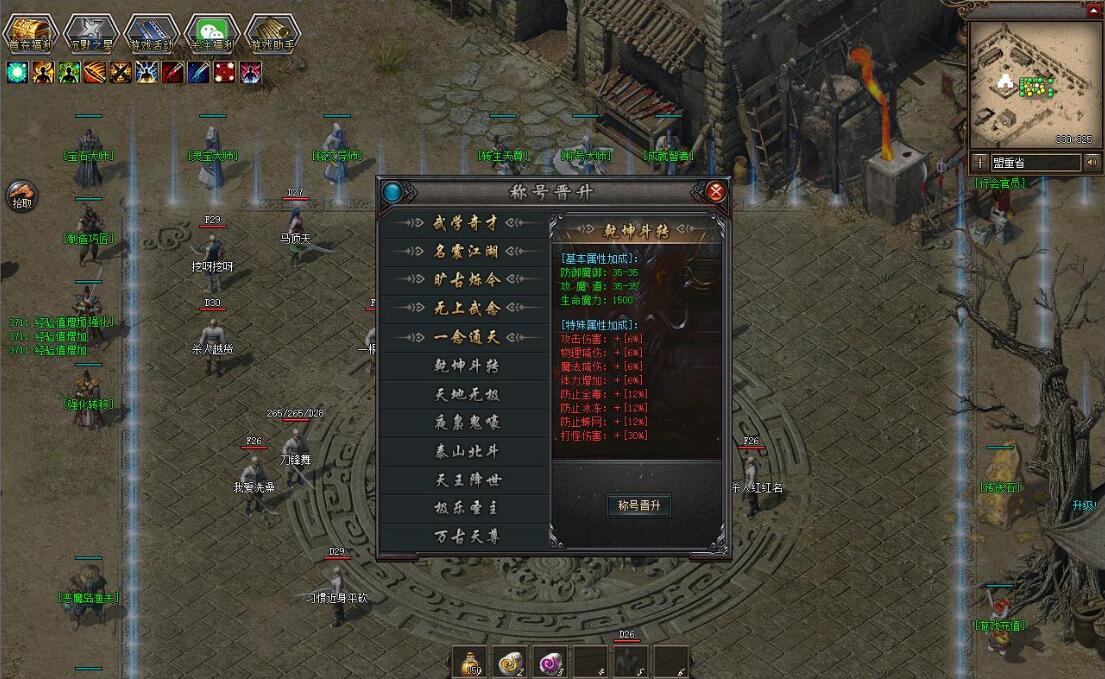This screenshot has width=1105, height=679.
Task: Select the 一念通天 title entry
Action: [x=466, y=338]
